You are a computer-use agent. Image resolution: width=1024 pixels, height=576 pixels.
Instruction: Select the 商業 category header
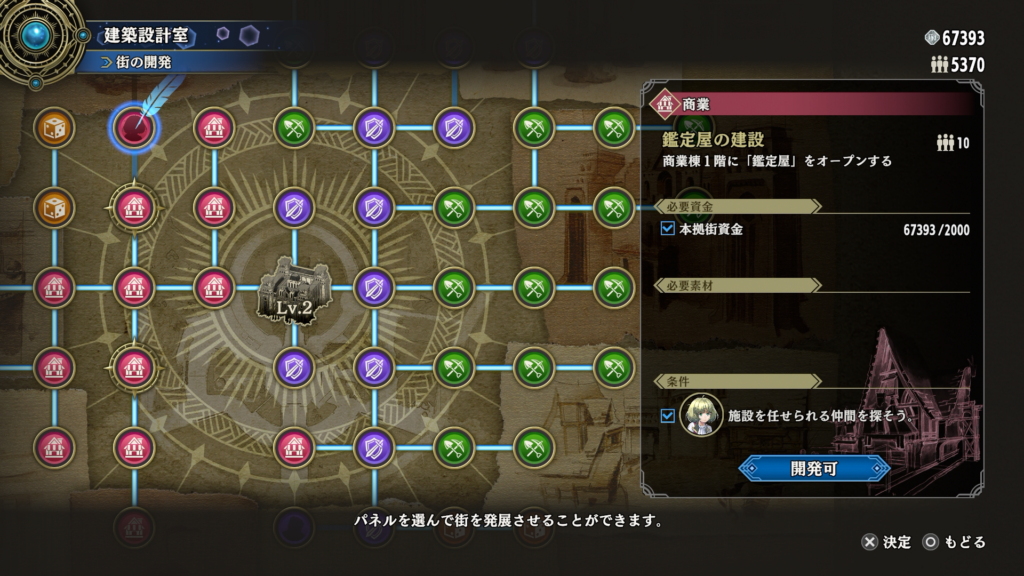point(696,103)
